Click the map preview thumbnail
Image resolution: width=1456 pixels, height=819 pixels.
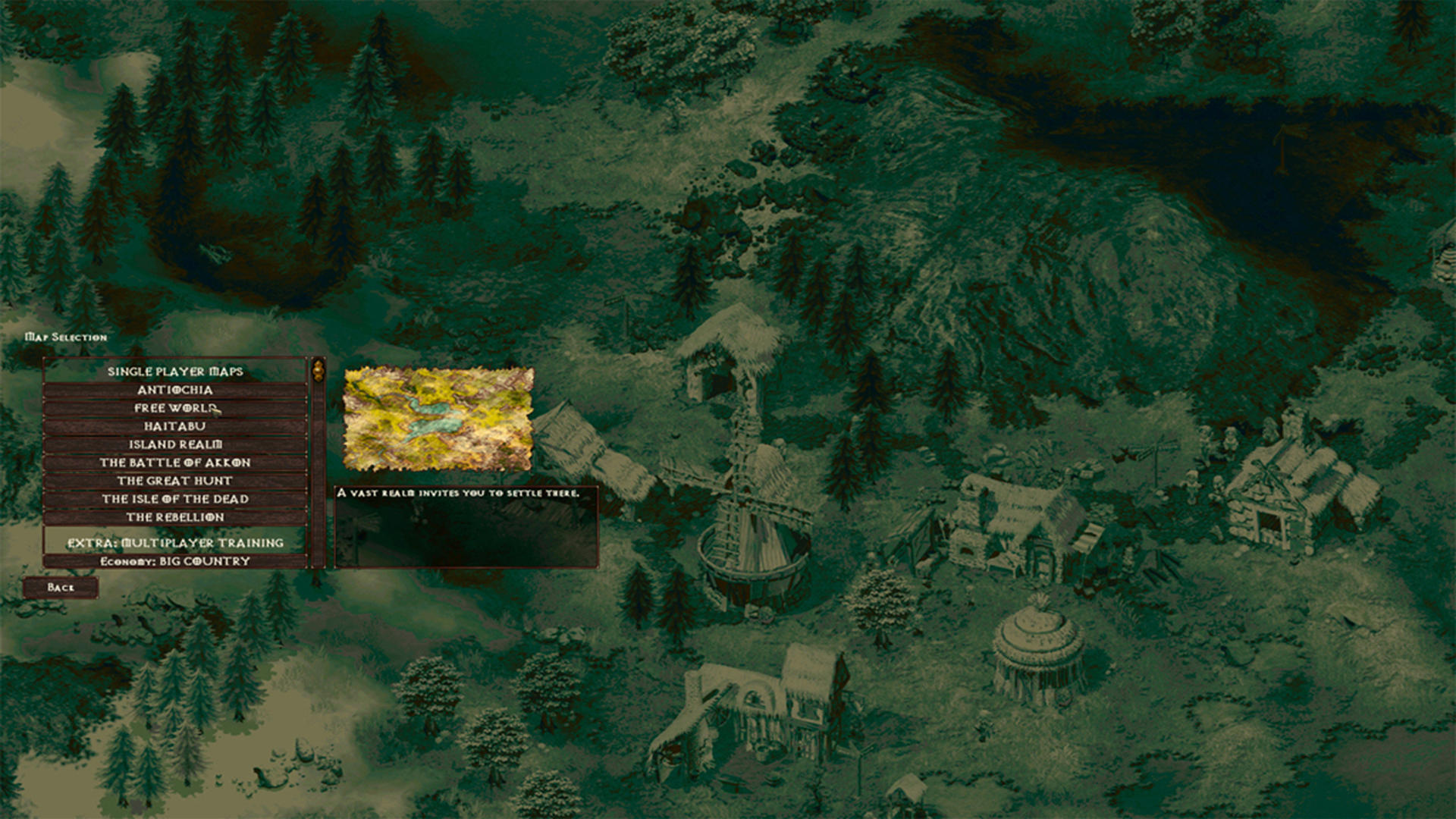(438, 418)
